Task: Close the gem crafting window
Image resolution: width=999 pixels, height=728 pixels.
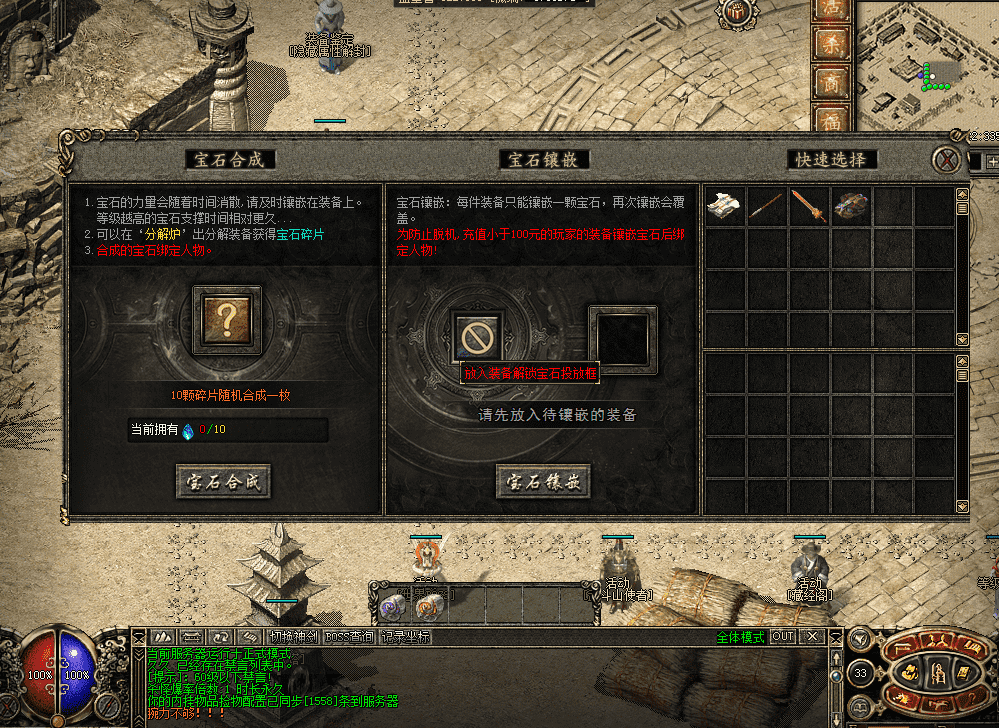Action: 945,159
